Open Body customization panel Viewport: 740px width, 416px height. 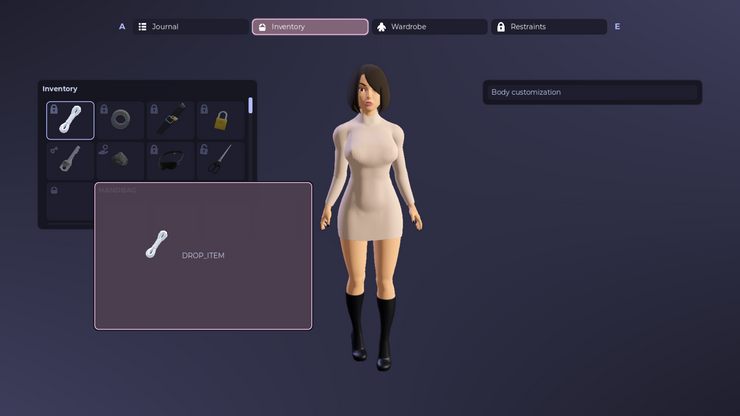(592, 93)
